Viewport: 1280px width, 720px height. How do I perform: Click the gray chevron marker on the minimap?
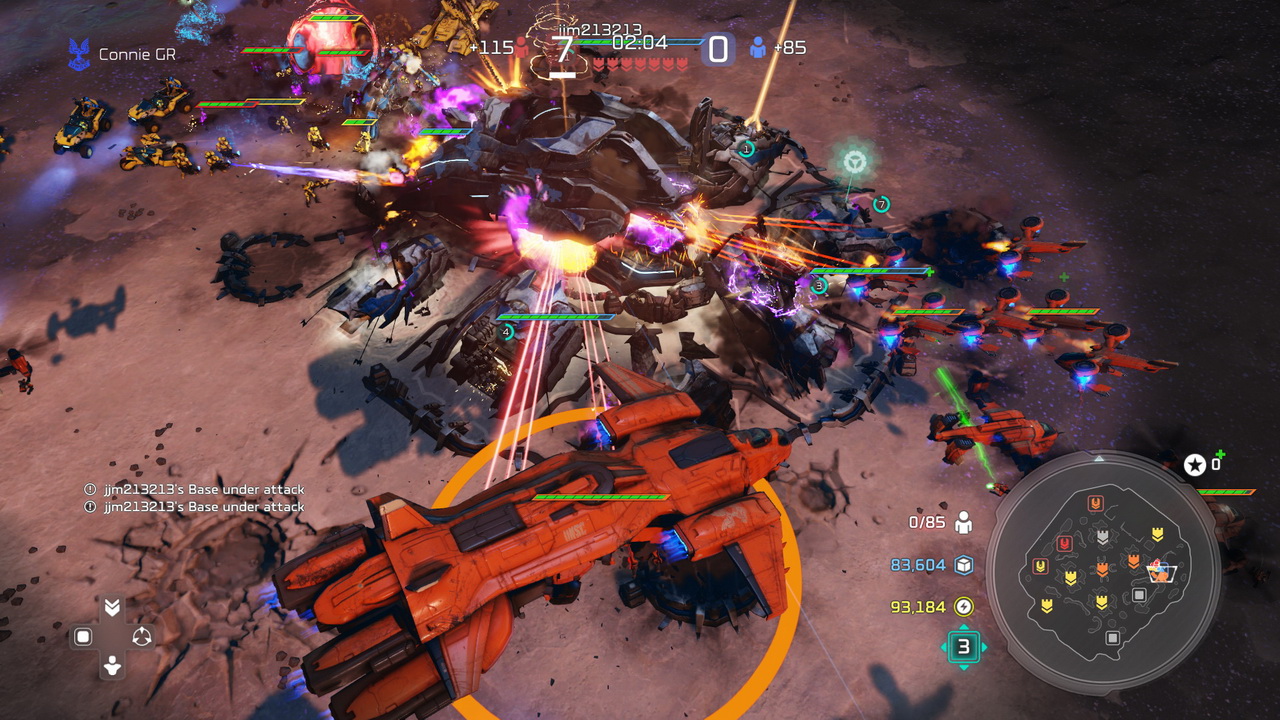pyautogui.click(x=1102, y=537)
